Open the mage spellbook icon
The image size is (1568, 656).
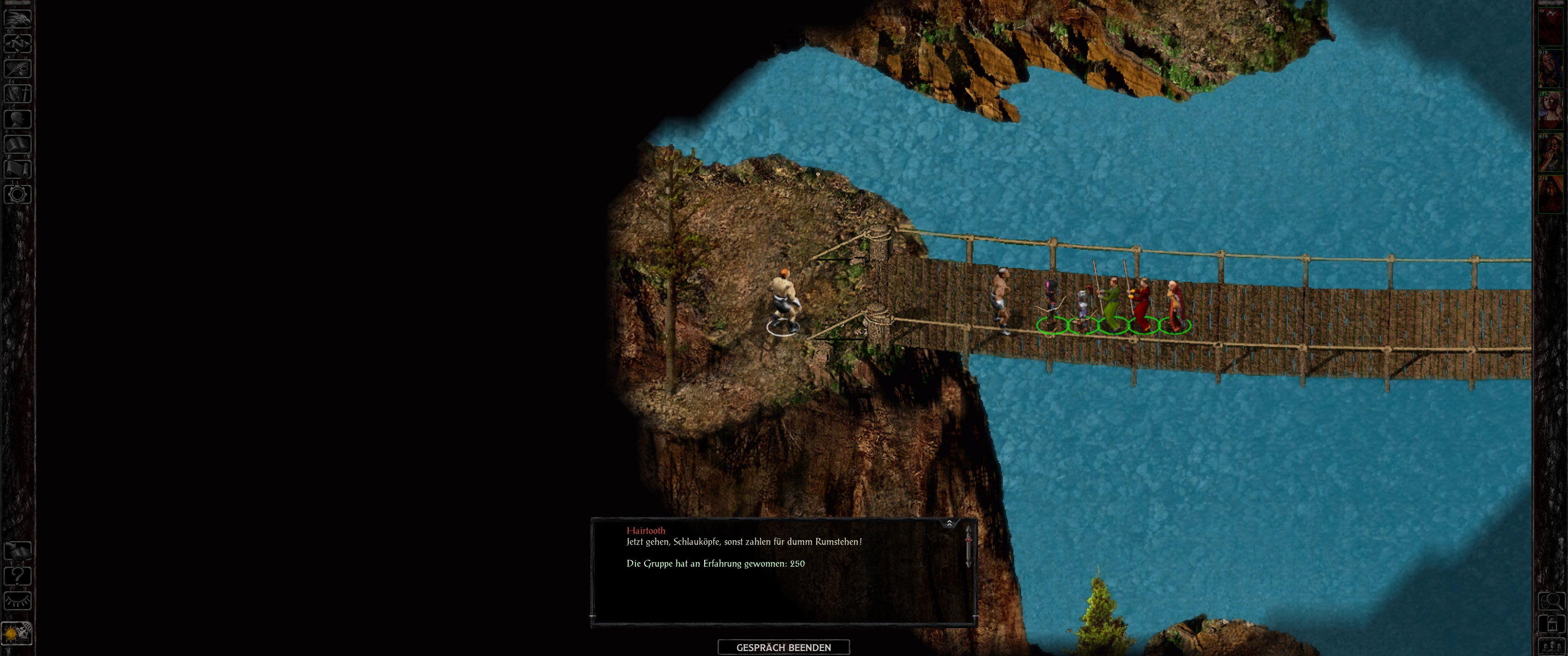18,144
